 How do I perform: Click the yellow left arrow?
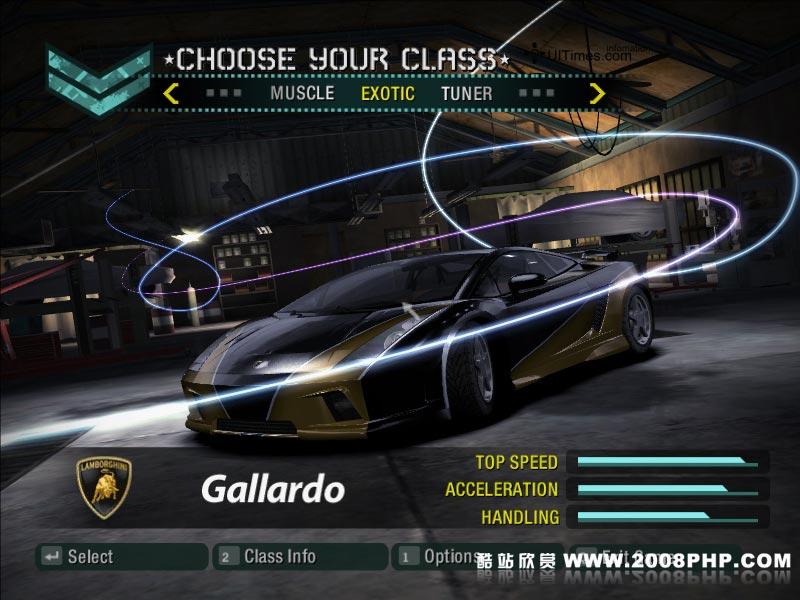tap(171, 94)
